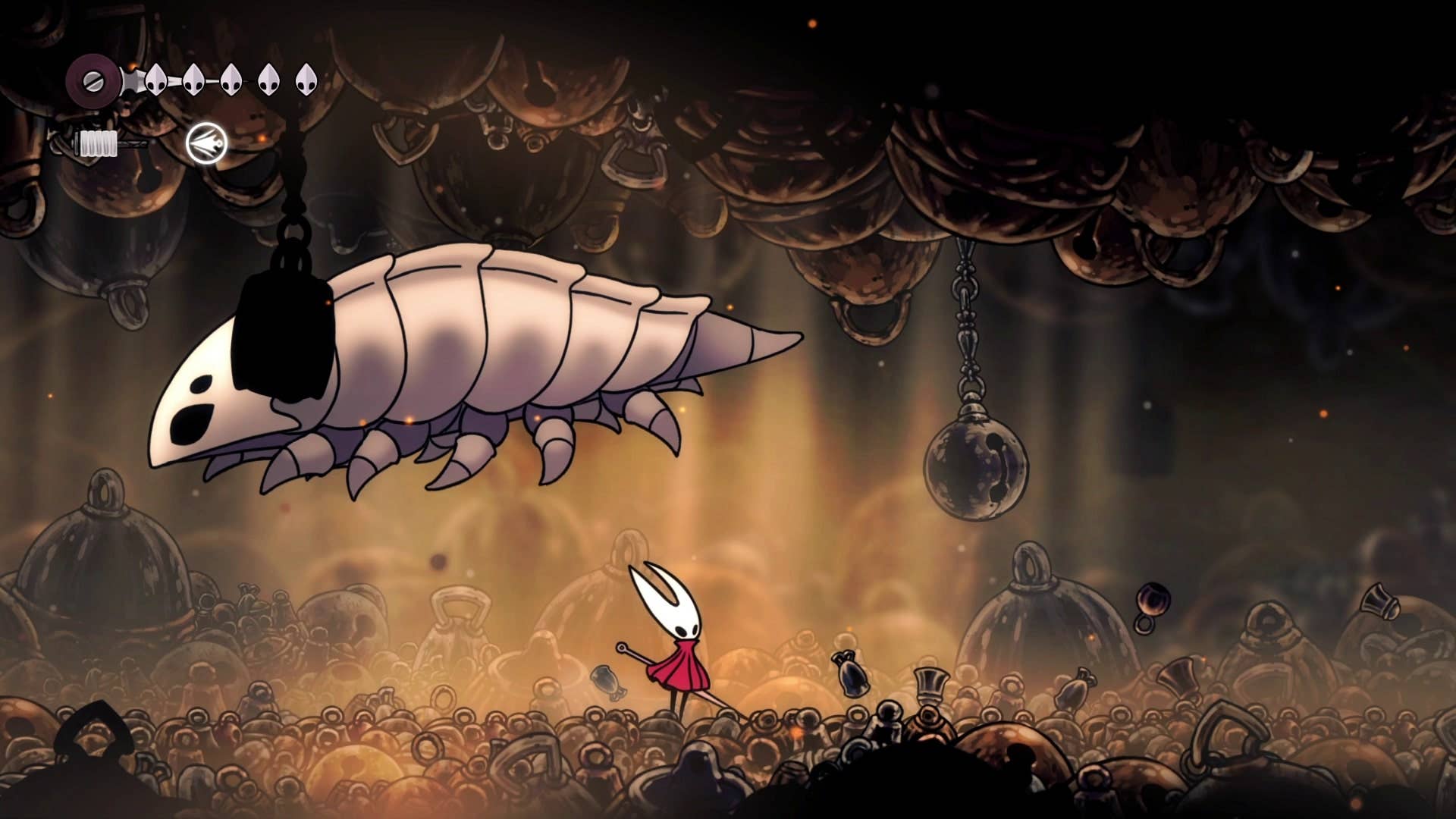The height and width of the screenshot is (819, 1456).
Task: Select the equipped Straight Pin tool icon
Action: 206,143
